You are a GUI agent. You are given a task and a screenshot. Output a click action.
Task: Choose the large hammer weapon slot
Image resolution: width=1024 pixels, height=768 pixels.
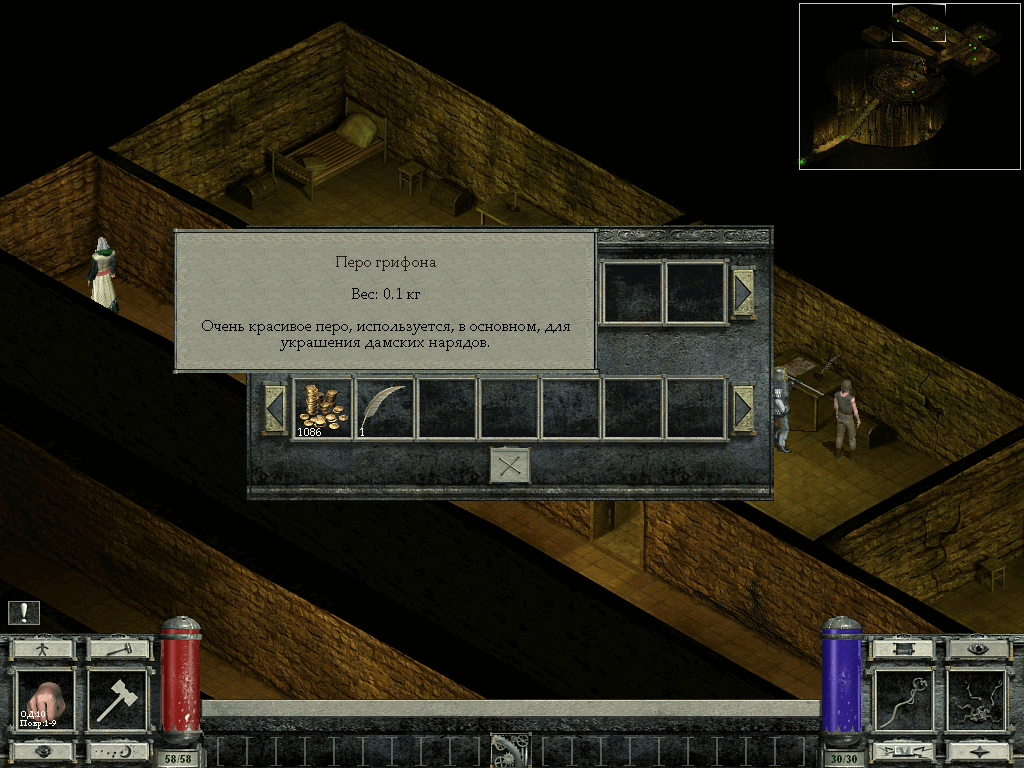point(118,700)
